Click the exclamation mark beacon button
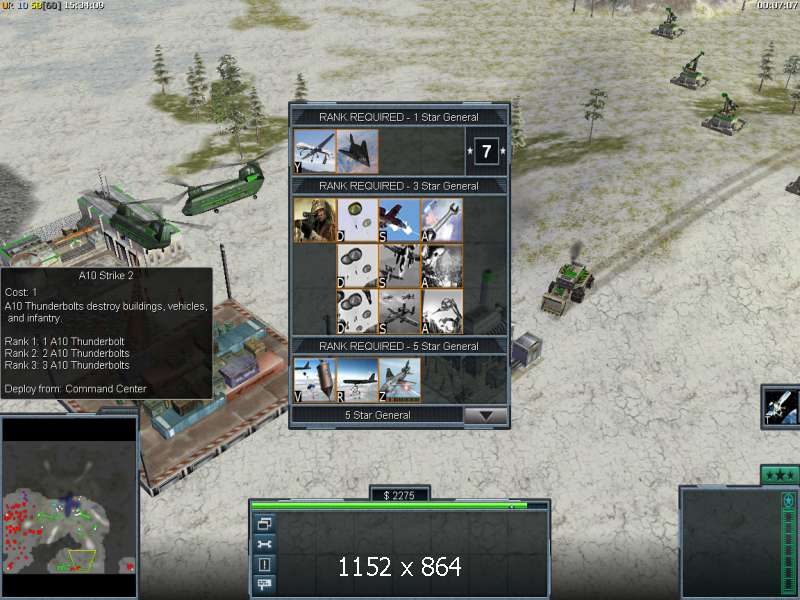This screenshot has height=600, width=800. (265, 565)
